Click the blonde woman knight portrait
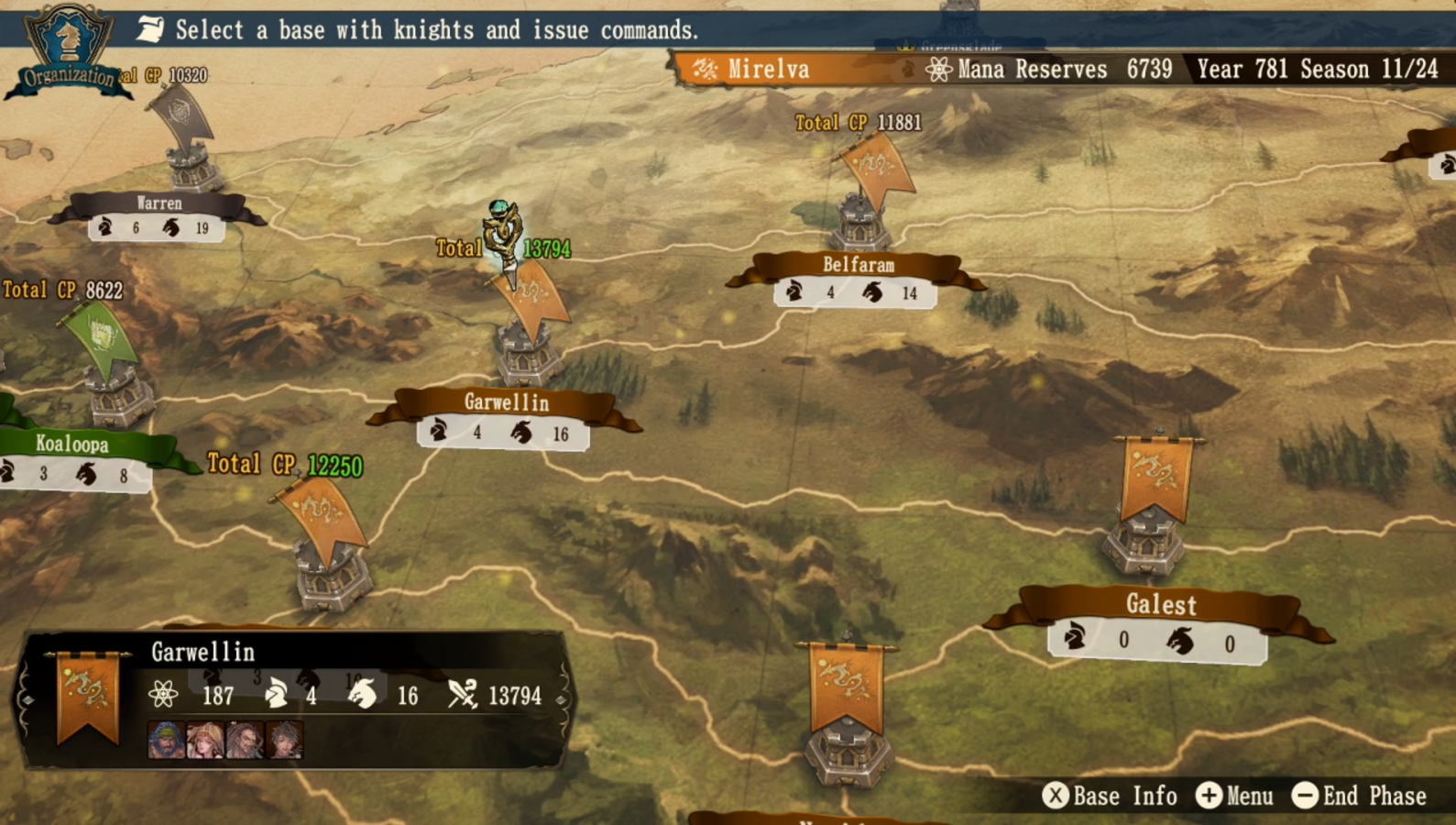The width and height of the screenshot is (1456, 825). (205, 740)
